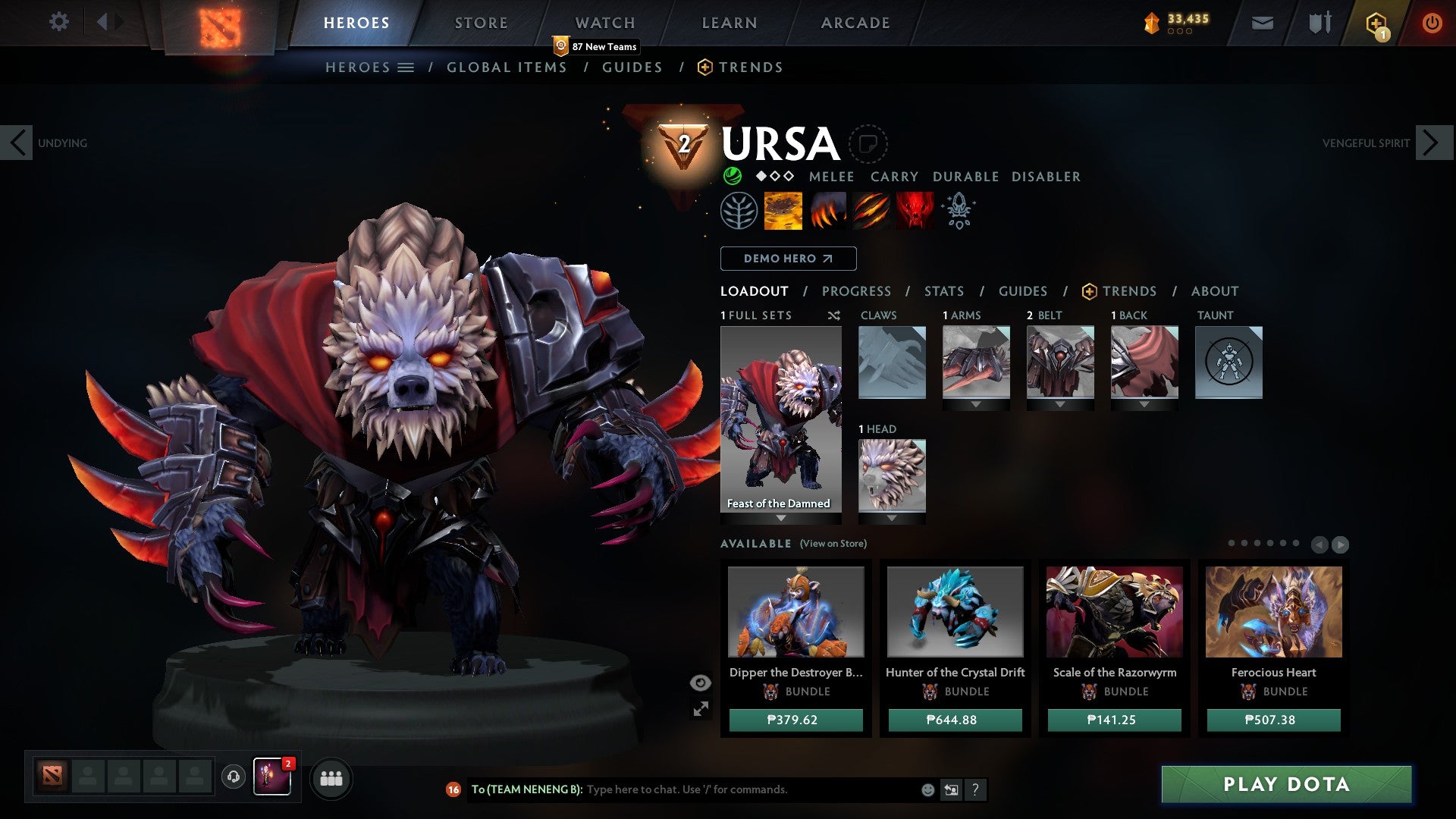Viewport: 1456px width, 819px height.
Task: Open the mail envelope icon
Action: tap(1262, 23)
